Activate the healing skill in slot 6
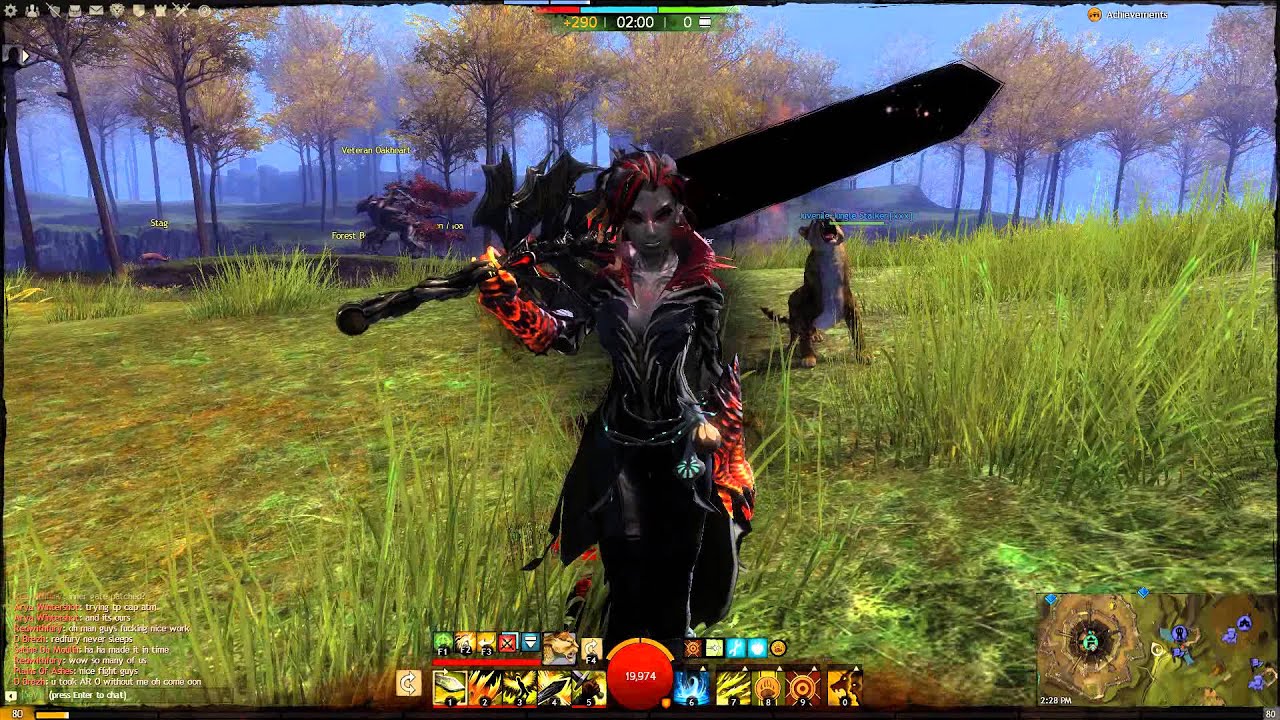 (690, 687)
